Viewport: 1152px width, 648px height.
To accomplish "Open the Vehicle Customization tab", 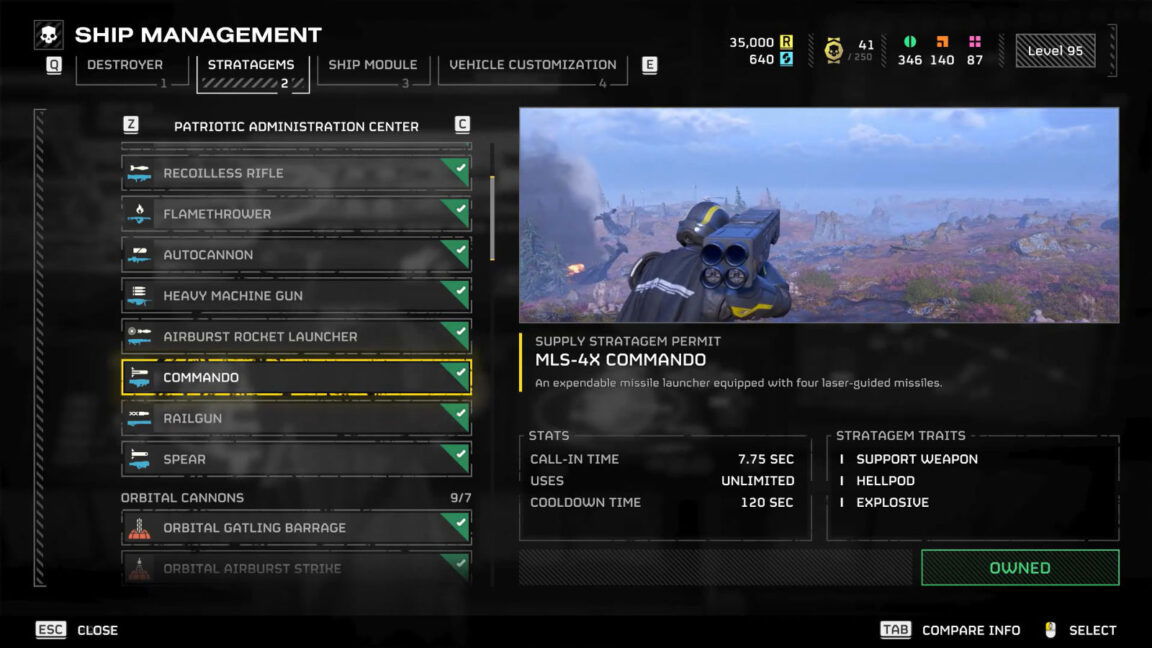I will click(532, 65).
